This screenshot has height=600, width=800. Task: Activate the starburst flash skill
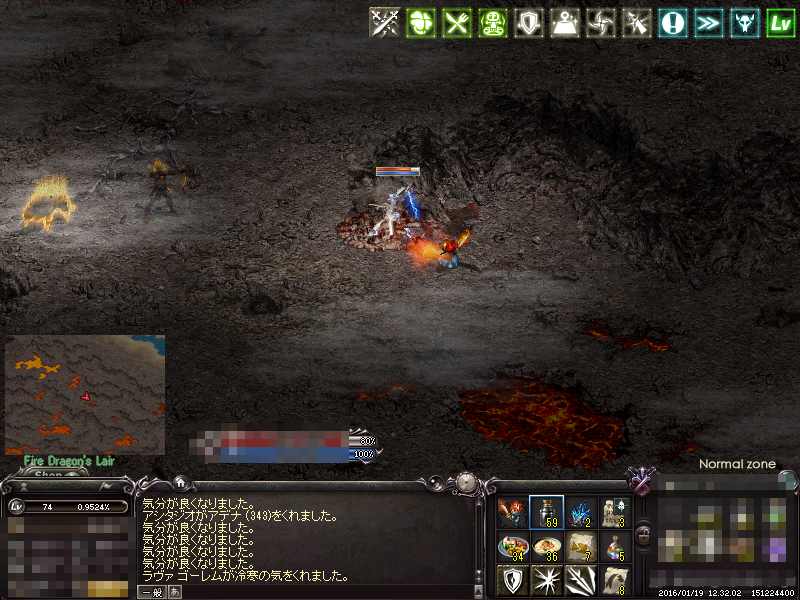[x=546, y=580]
